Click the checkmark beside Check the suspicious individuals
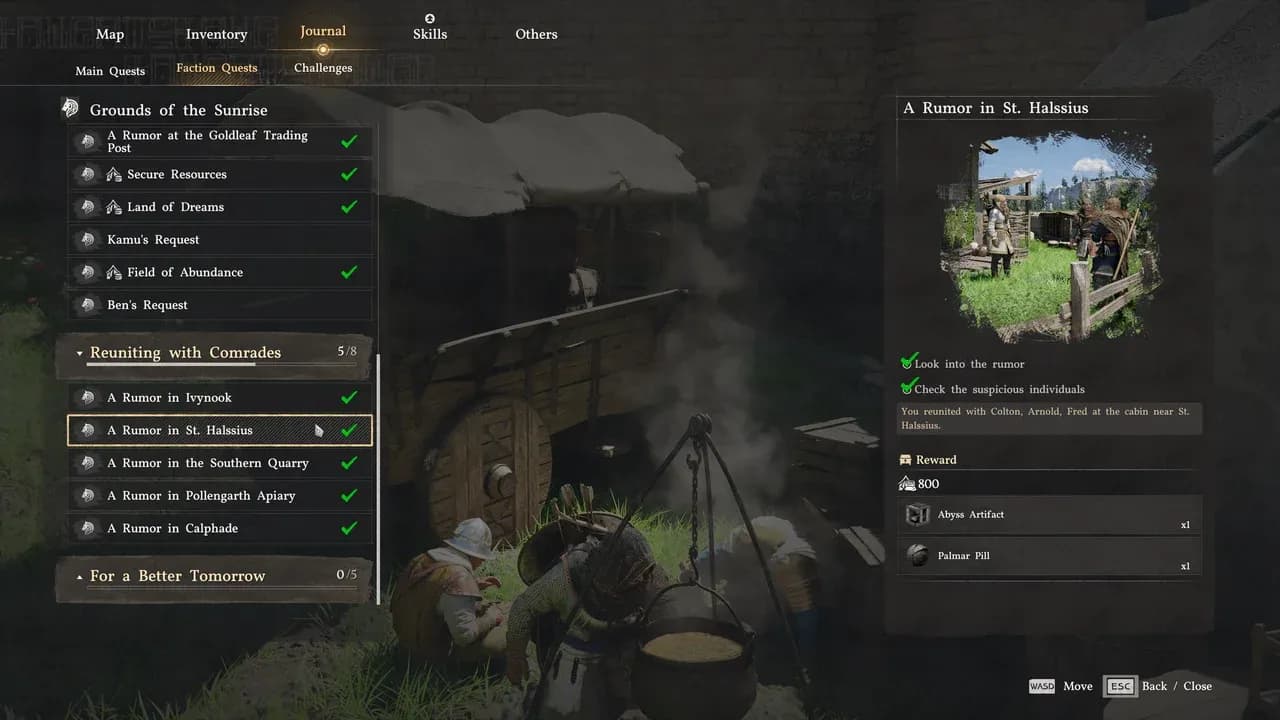The height and width of the screenshot is (720, 1280). coord(909,387)
